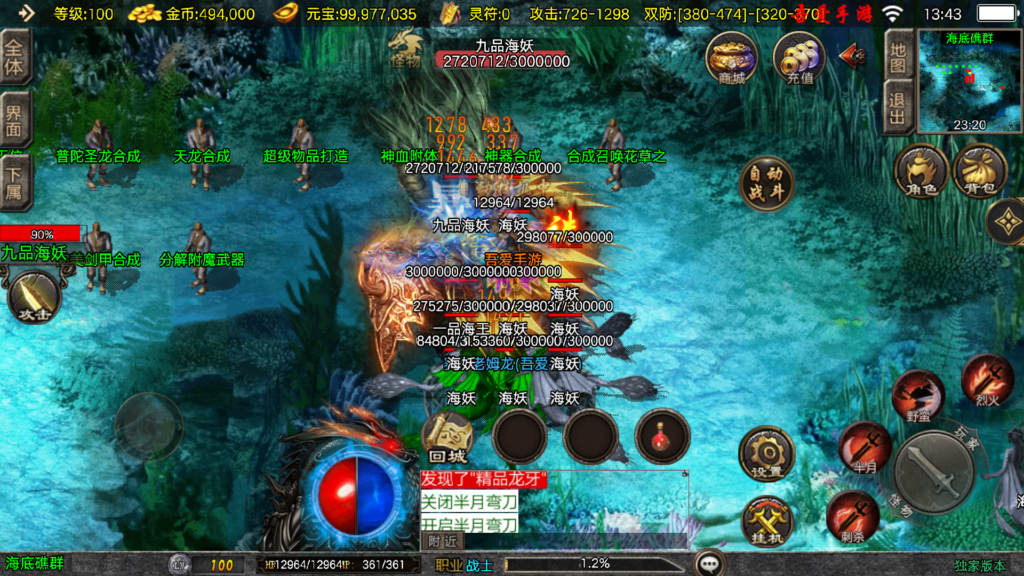
Task: Open the 商城 shop
Action: [x=731, y=58]
